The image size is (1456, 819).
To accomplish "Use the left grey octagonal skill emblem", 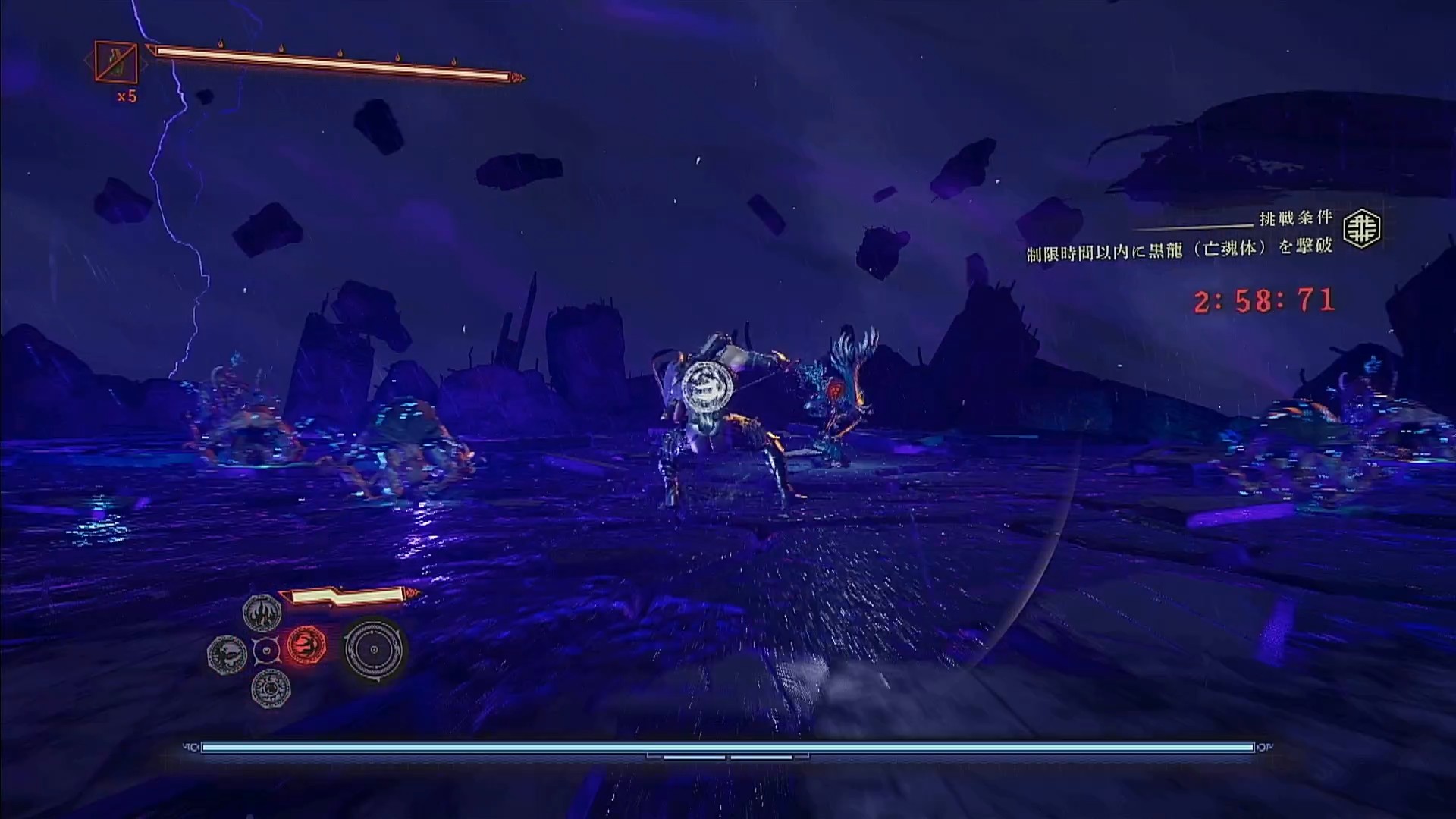I will [x=227, y=652].
